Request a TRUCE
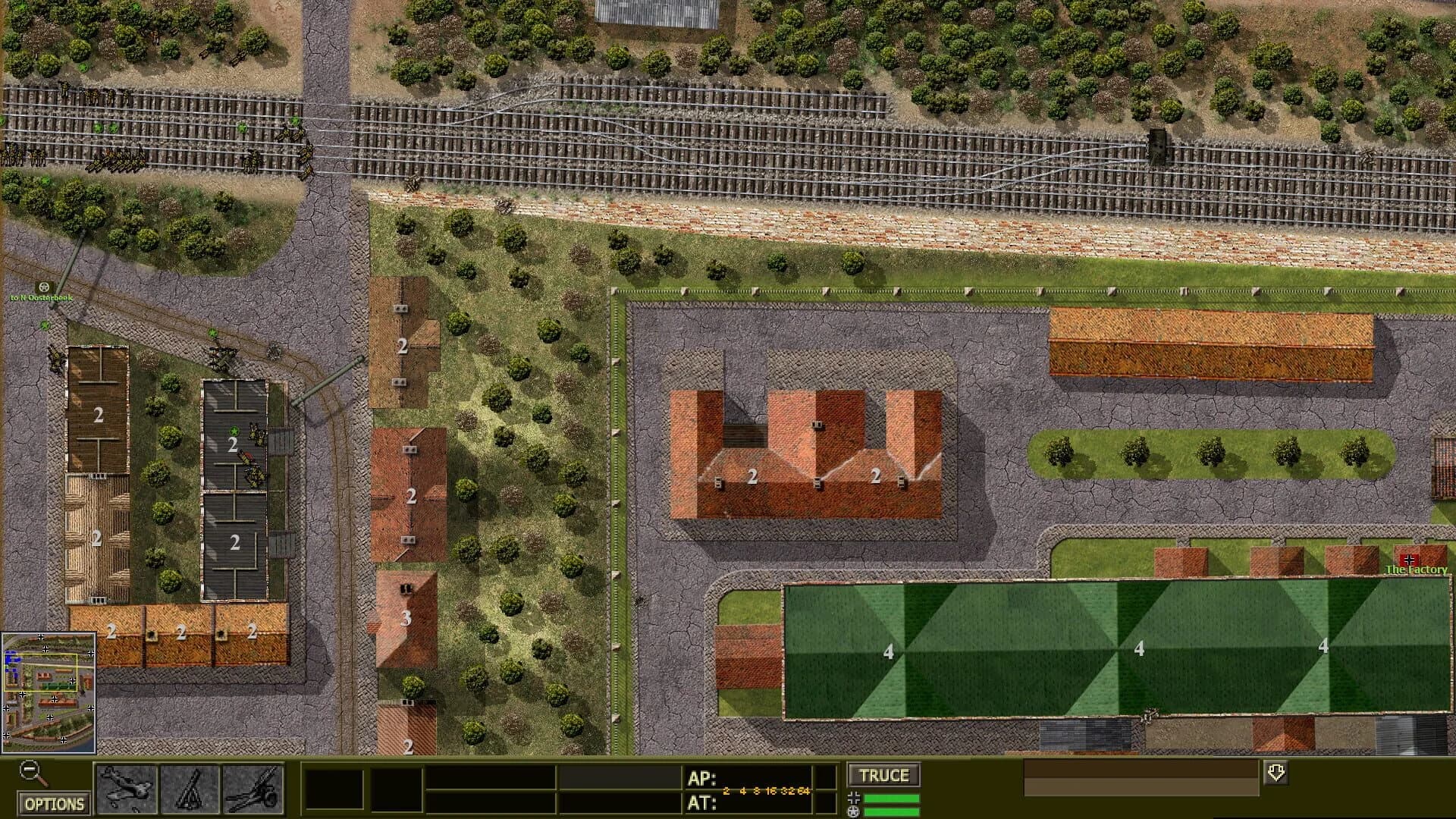This screenshot has width=1456, height=819. tap(883, 775)
